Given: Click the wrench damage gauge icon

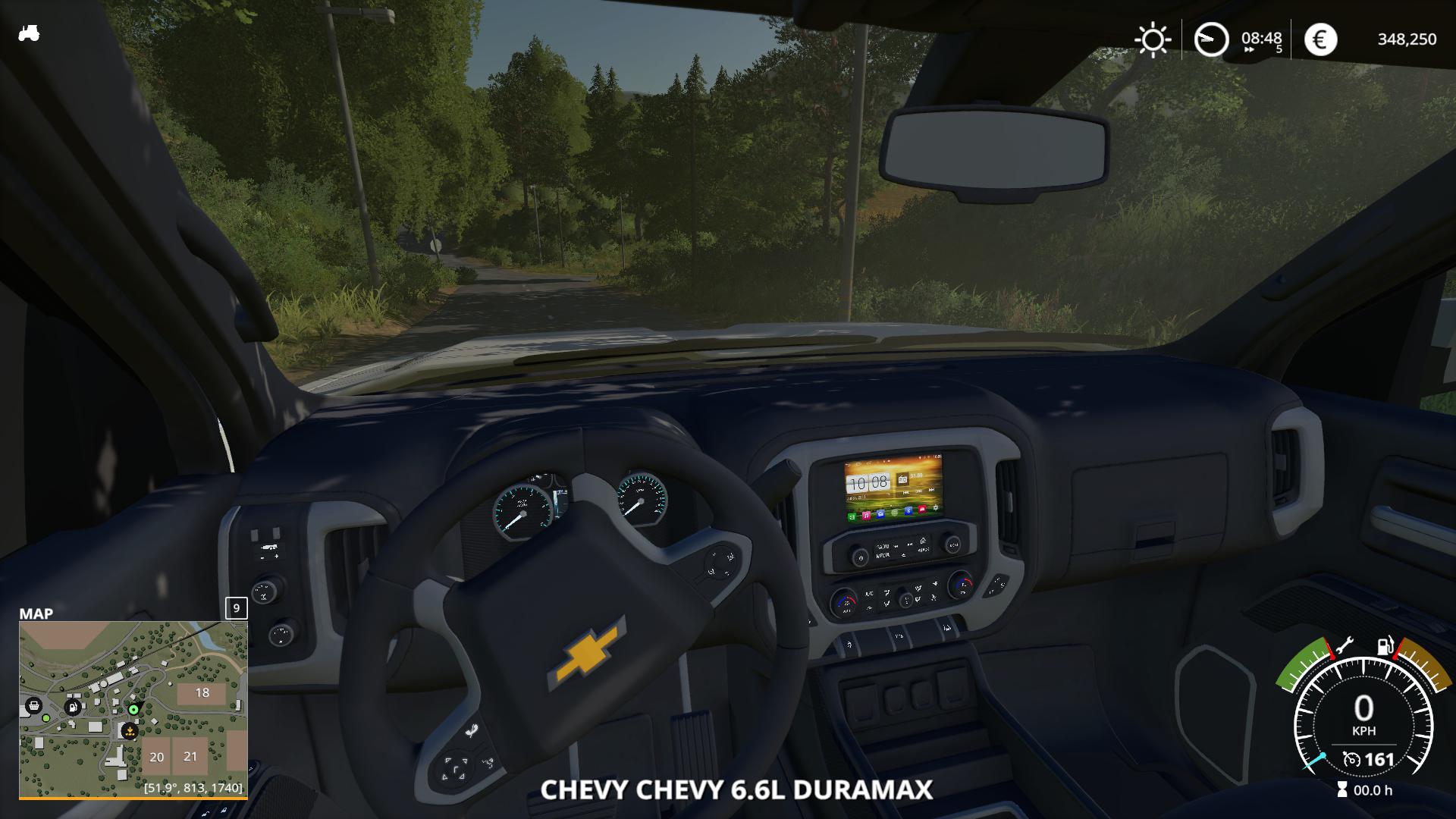Looking at the screenshot, I should tap(1343, 645).
